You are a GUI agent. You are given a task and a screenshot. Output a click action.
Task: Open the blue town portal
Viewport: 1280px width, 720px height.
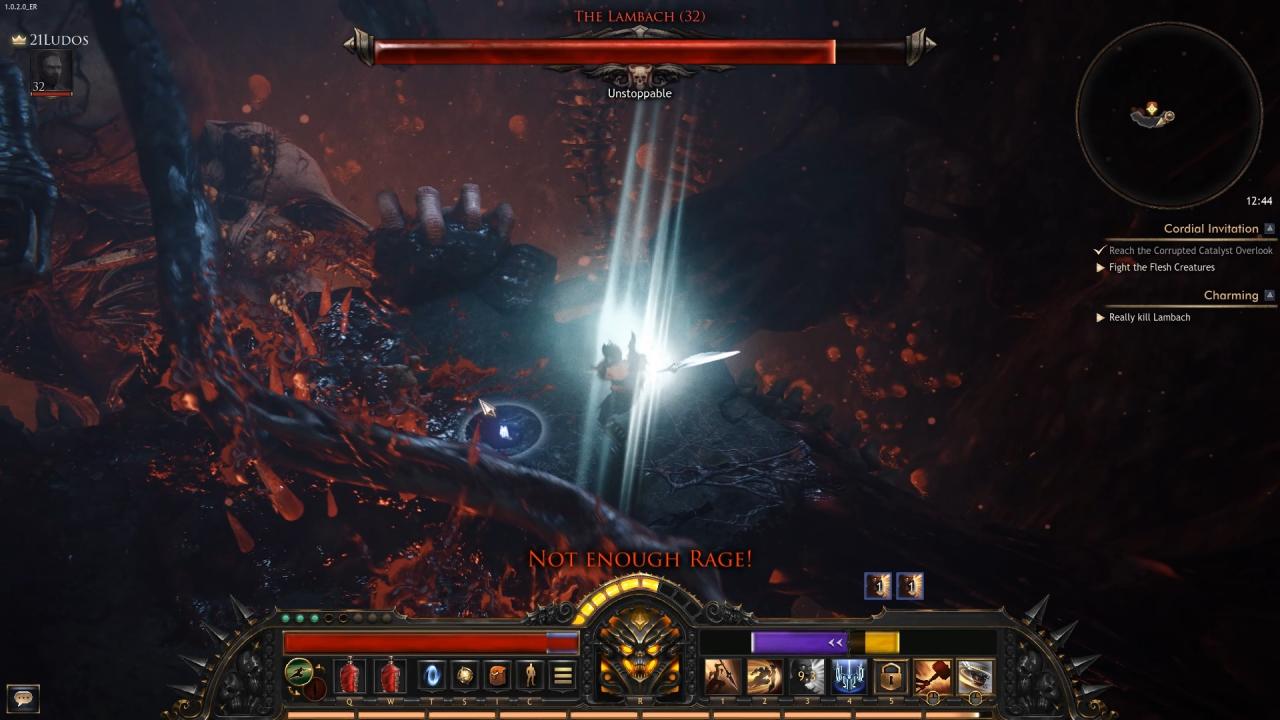click(x=432, y=676)
